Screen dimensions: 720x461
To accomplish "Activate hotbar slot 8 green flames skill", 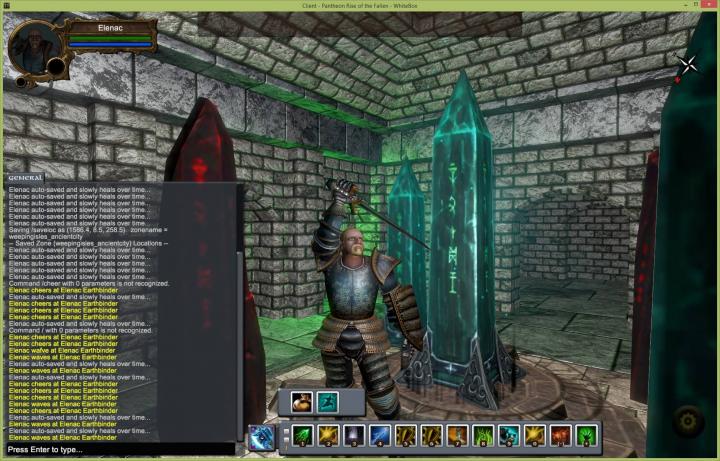I will (483, 436).
